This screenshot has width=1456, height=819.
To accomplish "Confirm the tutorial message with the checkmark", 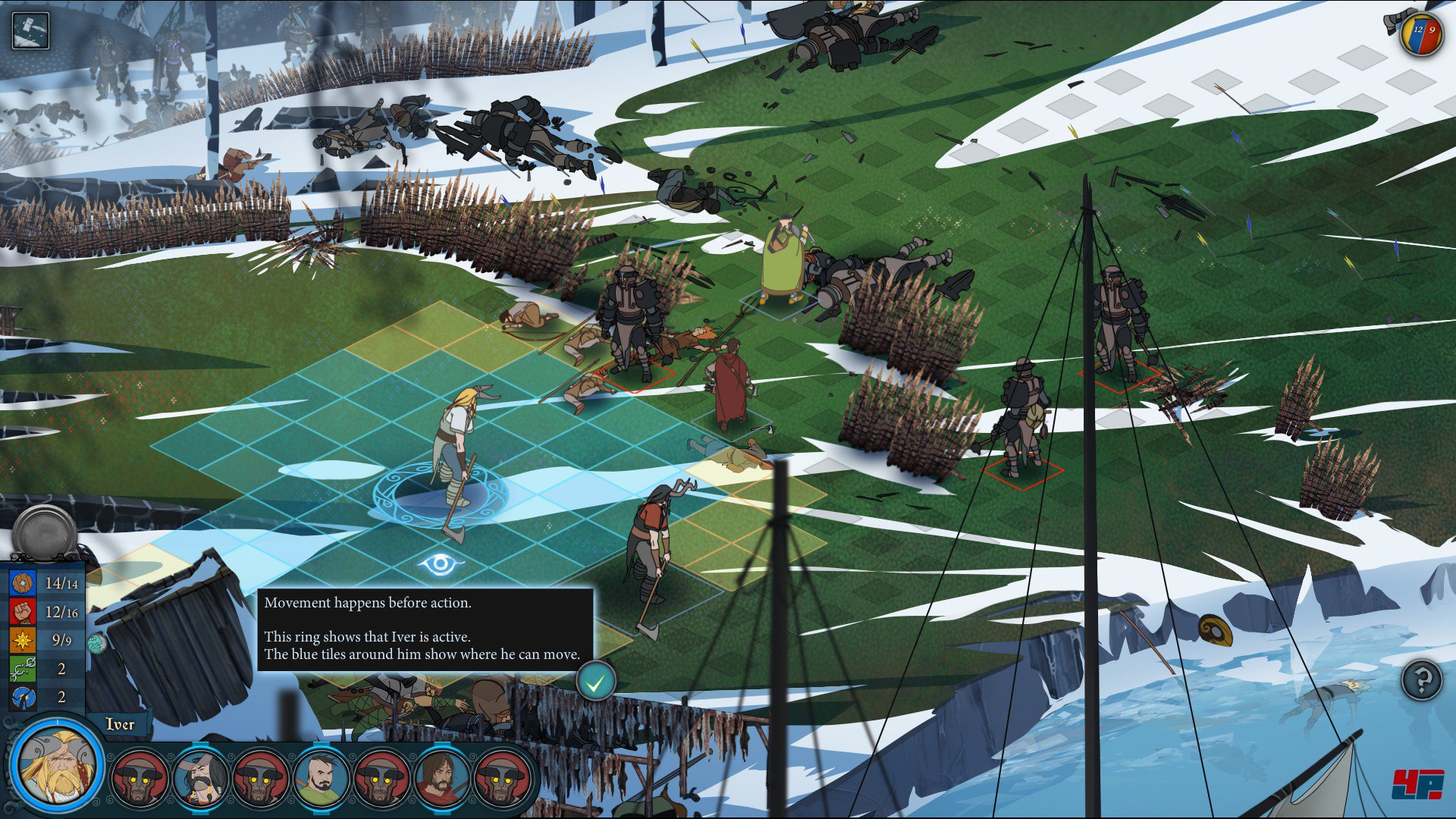I will click(595, 682).
